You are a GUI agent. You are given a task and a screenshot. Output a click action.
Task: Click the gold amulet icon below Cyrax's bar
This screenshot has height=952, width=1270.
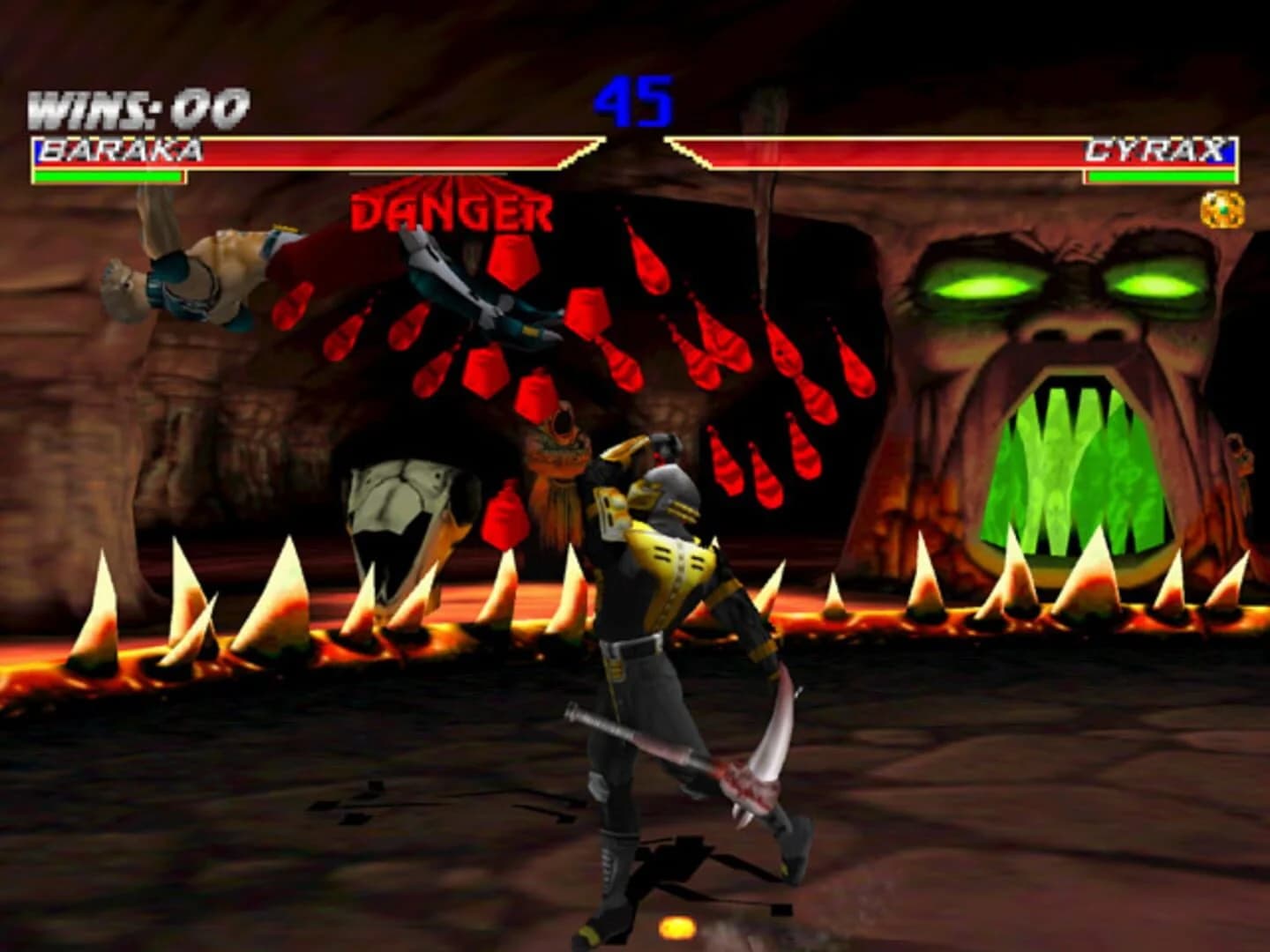pyautogui.click(x=1222, y=207)
